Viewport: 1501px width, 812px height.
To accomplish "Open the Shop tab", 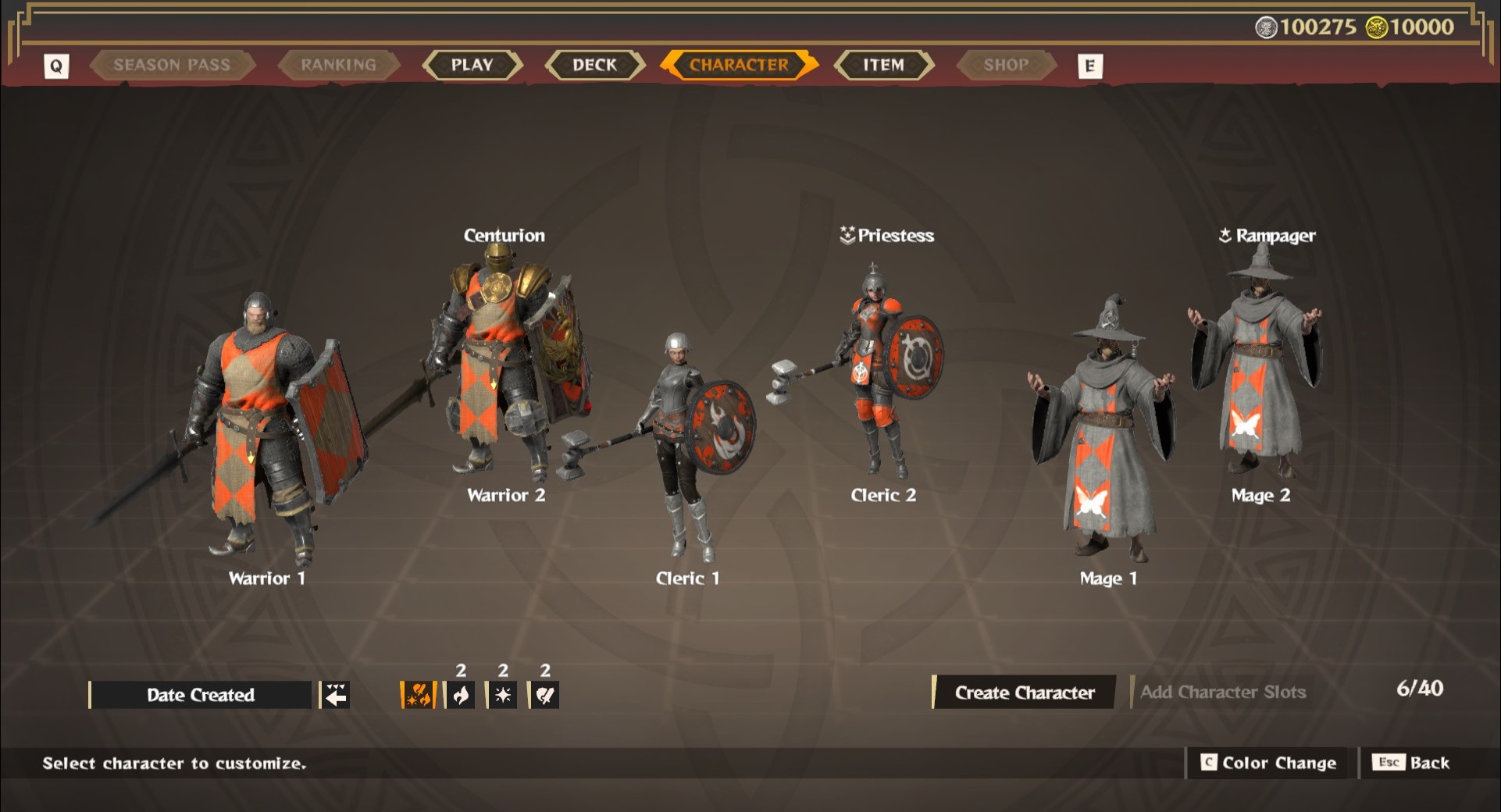I will (1006, 65).
